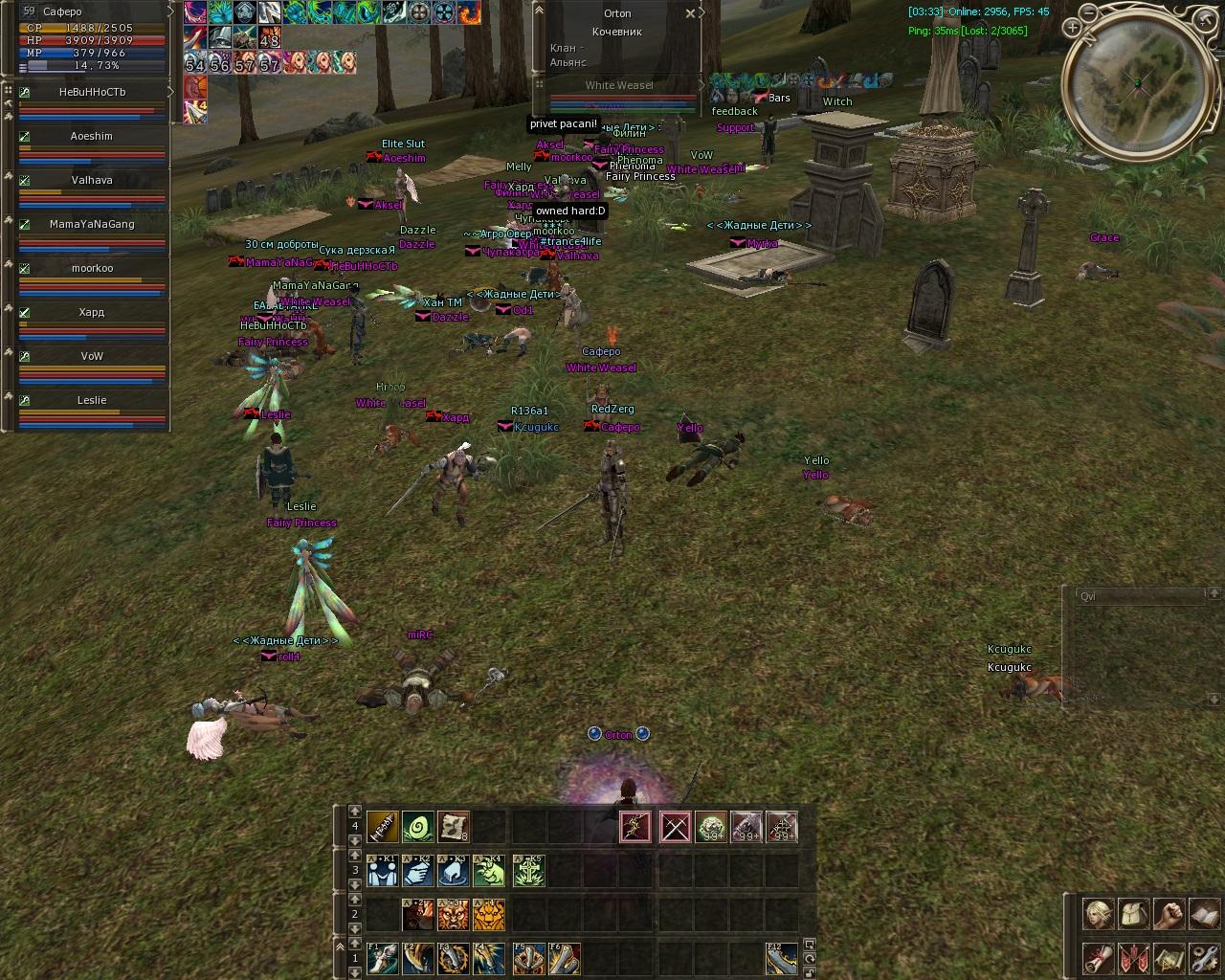Image resolution: width=1225 pixels, height=980 pixels.
Task: Activate the crossed swords attack slot
Action: tap(675, 827)
